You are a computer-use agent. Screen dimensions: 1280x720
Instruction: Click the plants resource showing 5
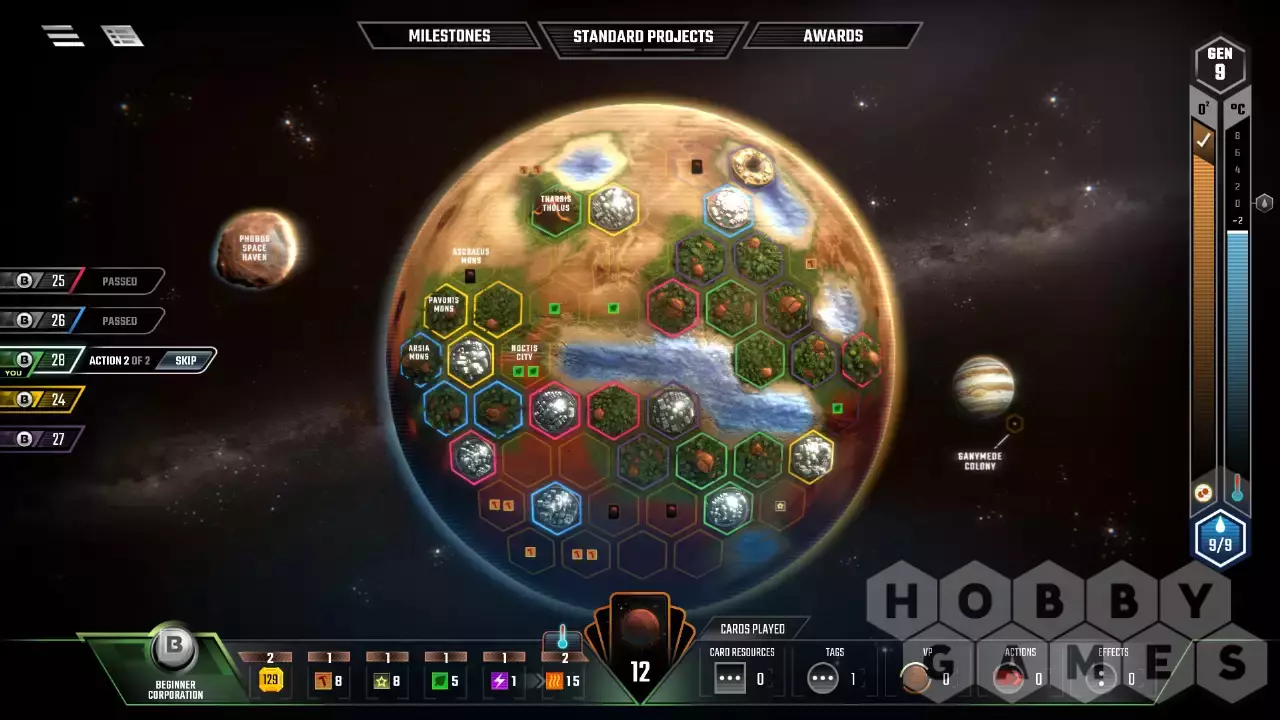point(445,681)
